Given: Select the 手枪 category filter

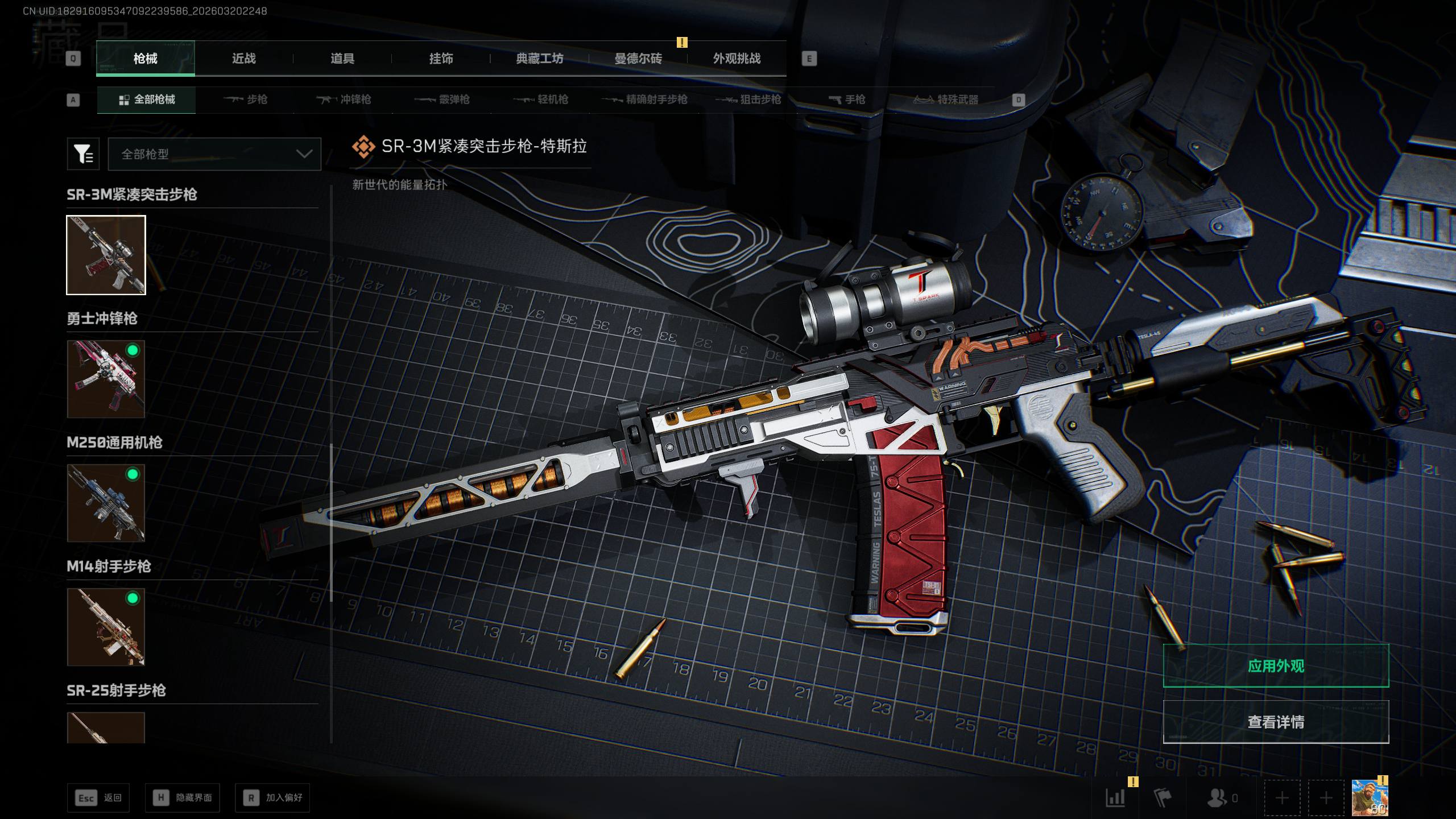Looking at the screenshot, I should (847, 100).
